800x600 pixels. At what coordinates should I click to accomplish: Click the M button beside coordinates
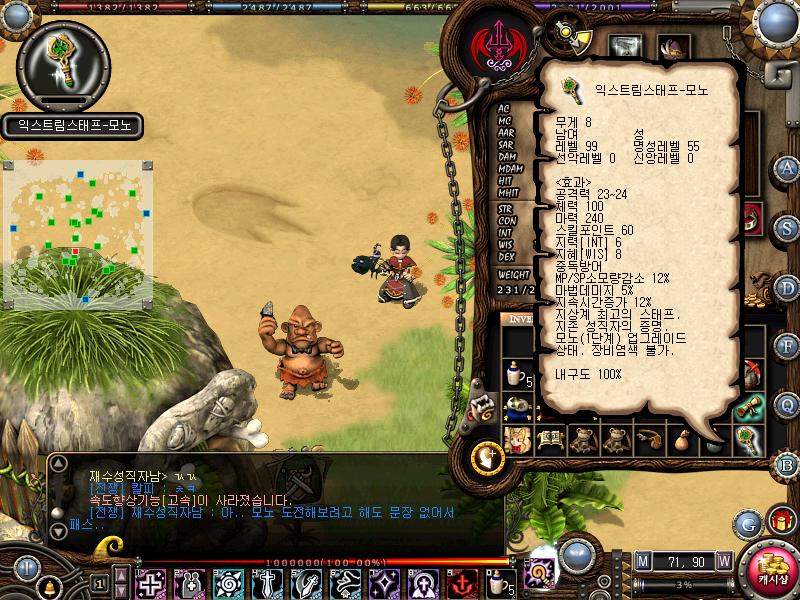[643, 560]
